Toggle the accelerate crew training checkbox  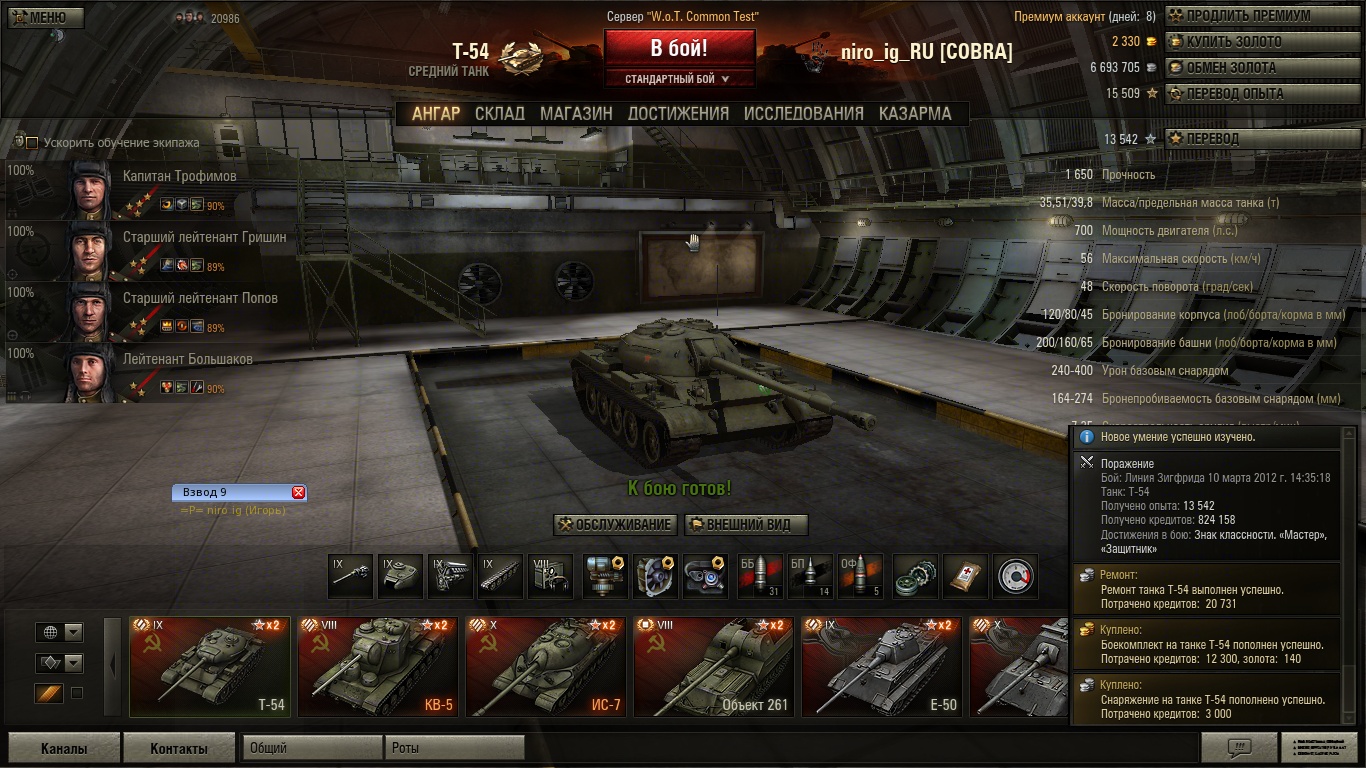(32, 143)
